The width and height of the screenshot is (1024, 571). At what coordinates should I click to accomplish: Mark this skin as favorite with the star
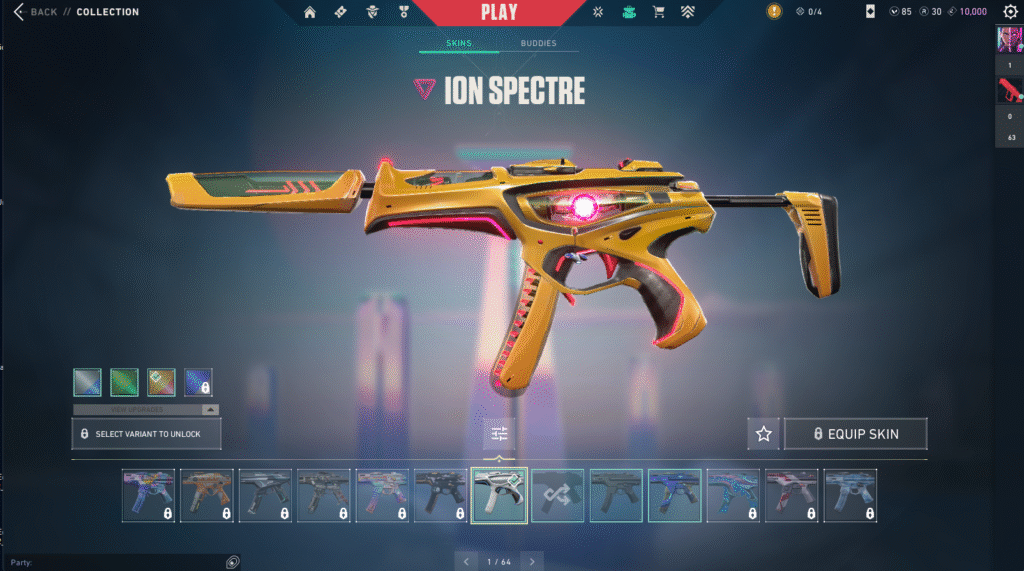click(x=764, y=434)
